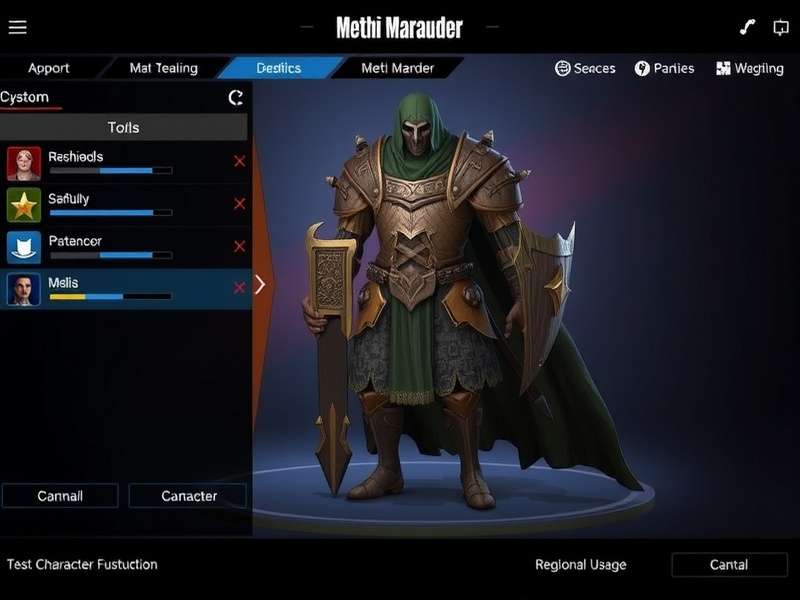The height and width of the screenshot is (600, 800).
Task: Select the Safully list row
Action: [110, 204]
